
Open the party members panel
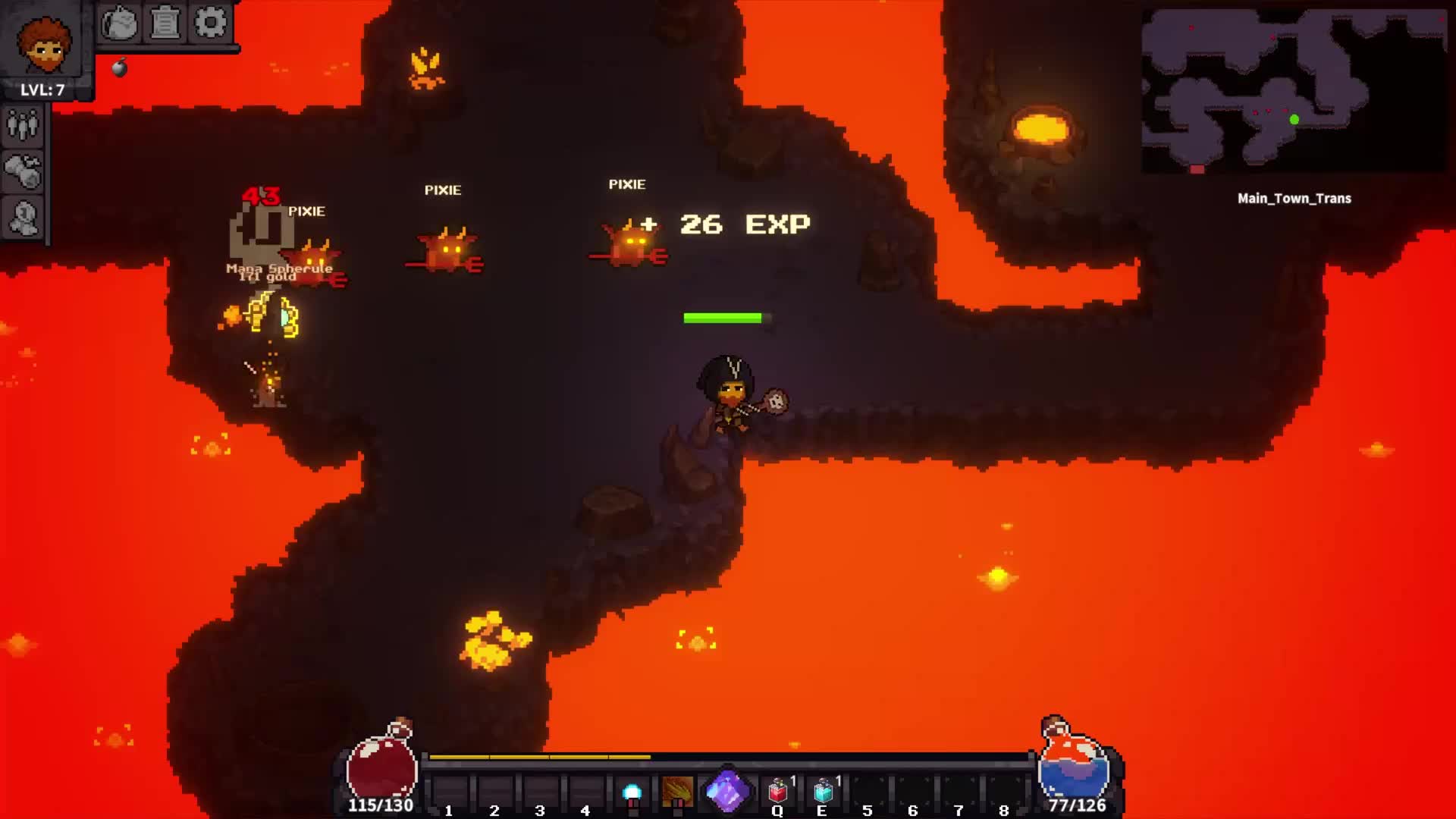(23, 126)
